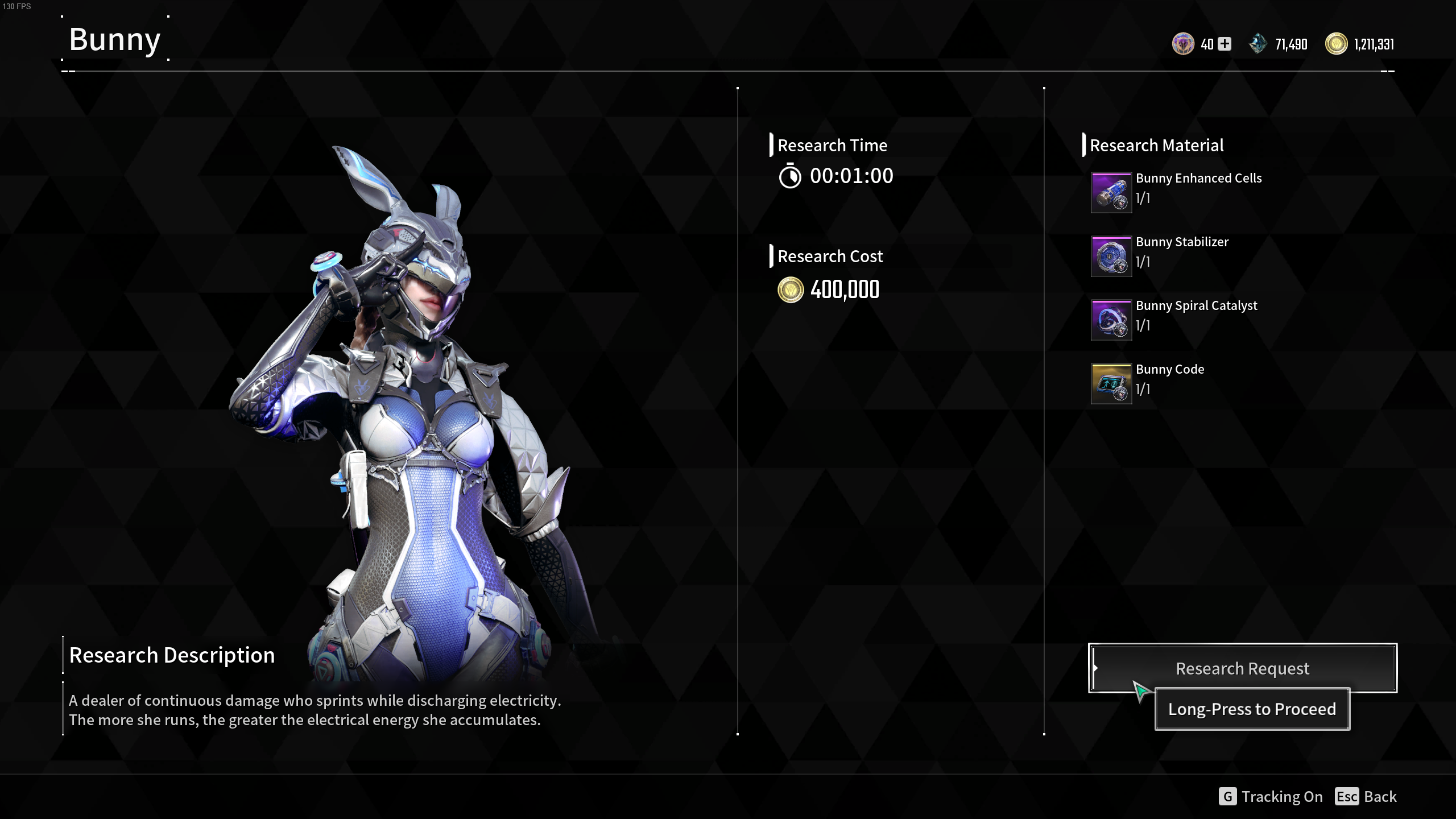Select the Bunny Code material icon
Viewport: 1456px width, 819px height.
tap(1111, 384)
